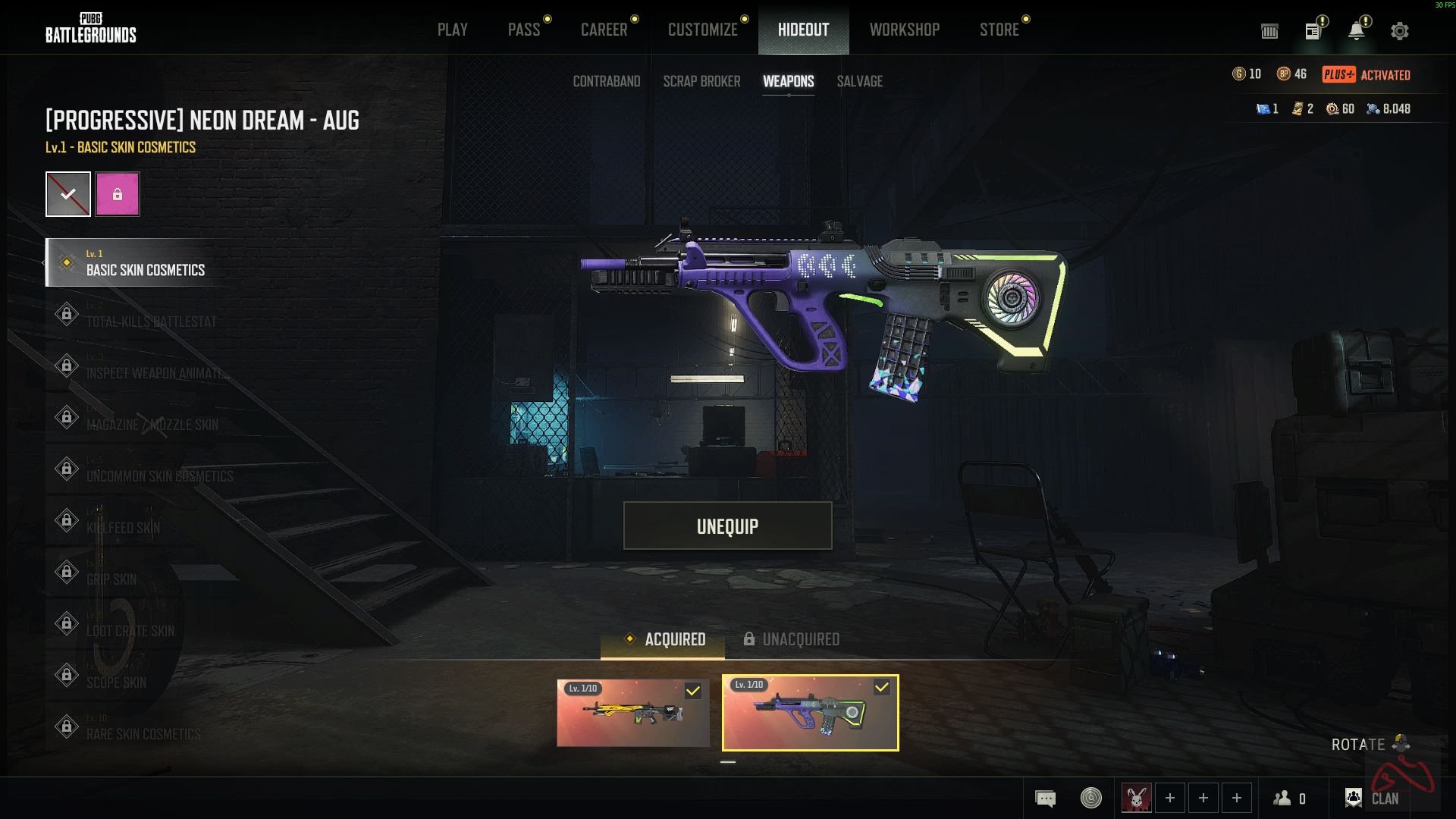The width and height of the screenshot is (1456, 819).
Task: Select Lv.1 Basic Skin Cosmetics row
Action: point(144,263)
